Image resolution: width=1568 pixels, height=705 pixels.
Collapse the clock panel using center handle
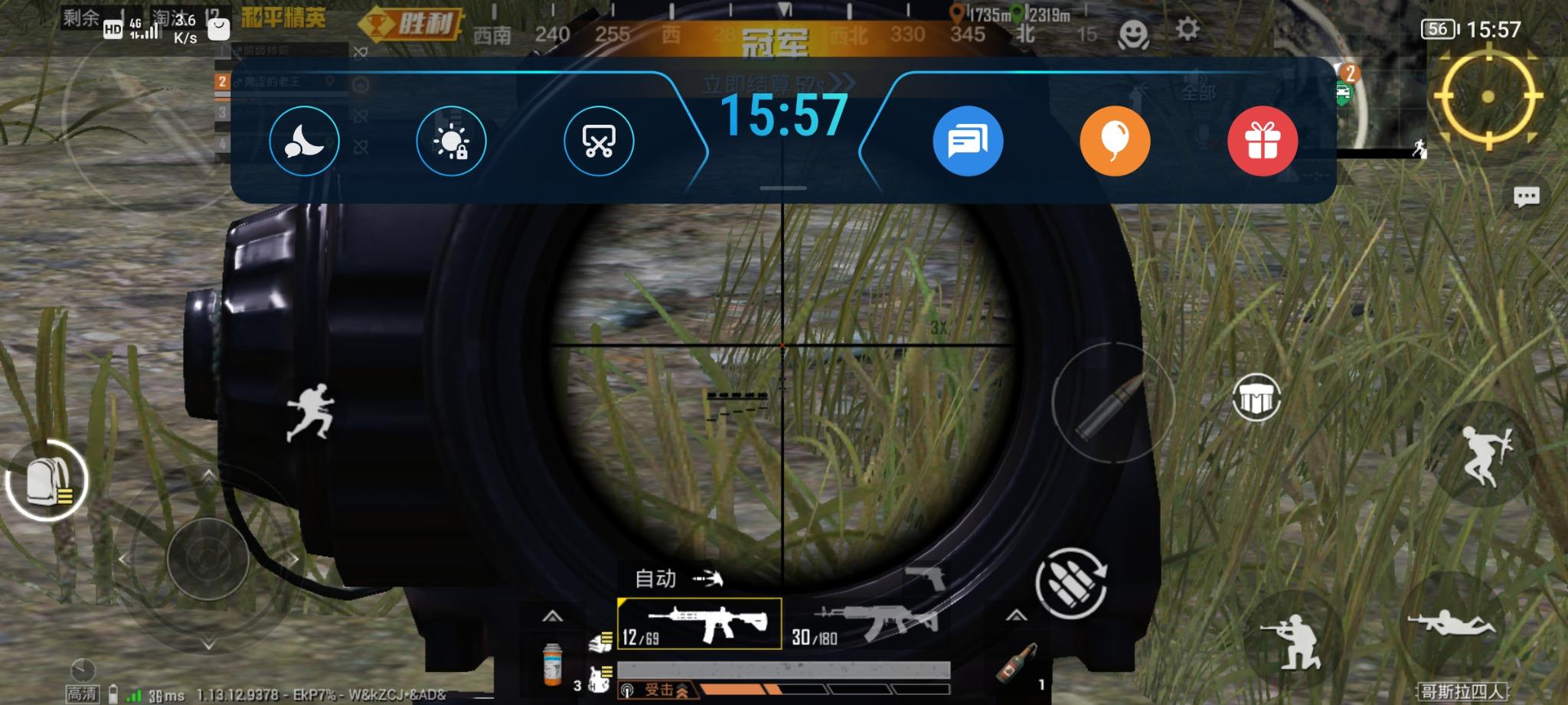coord(782,186)
